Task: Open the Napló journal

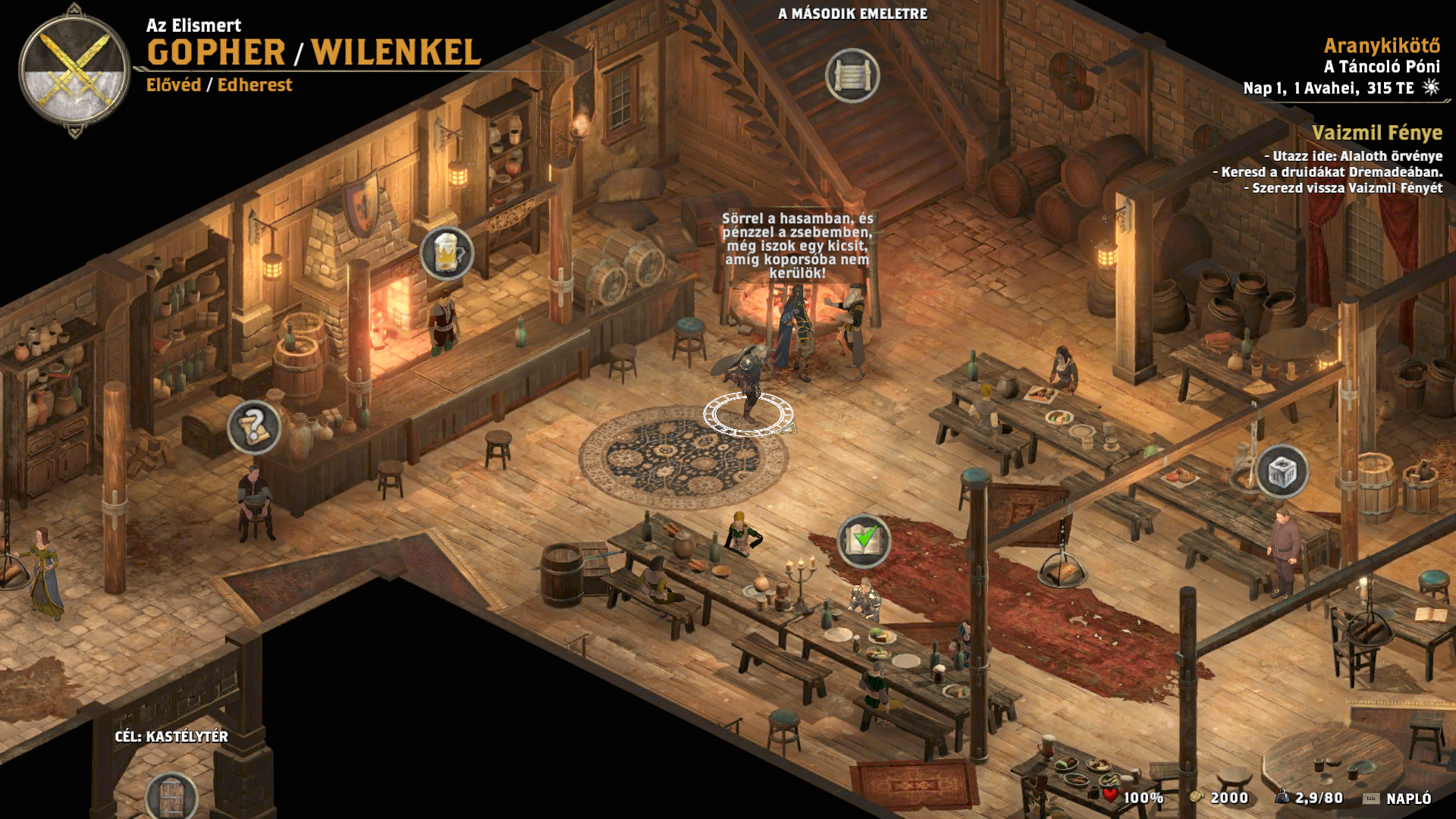Action: pyautogui.click(x=1407, y=798)
